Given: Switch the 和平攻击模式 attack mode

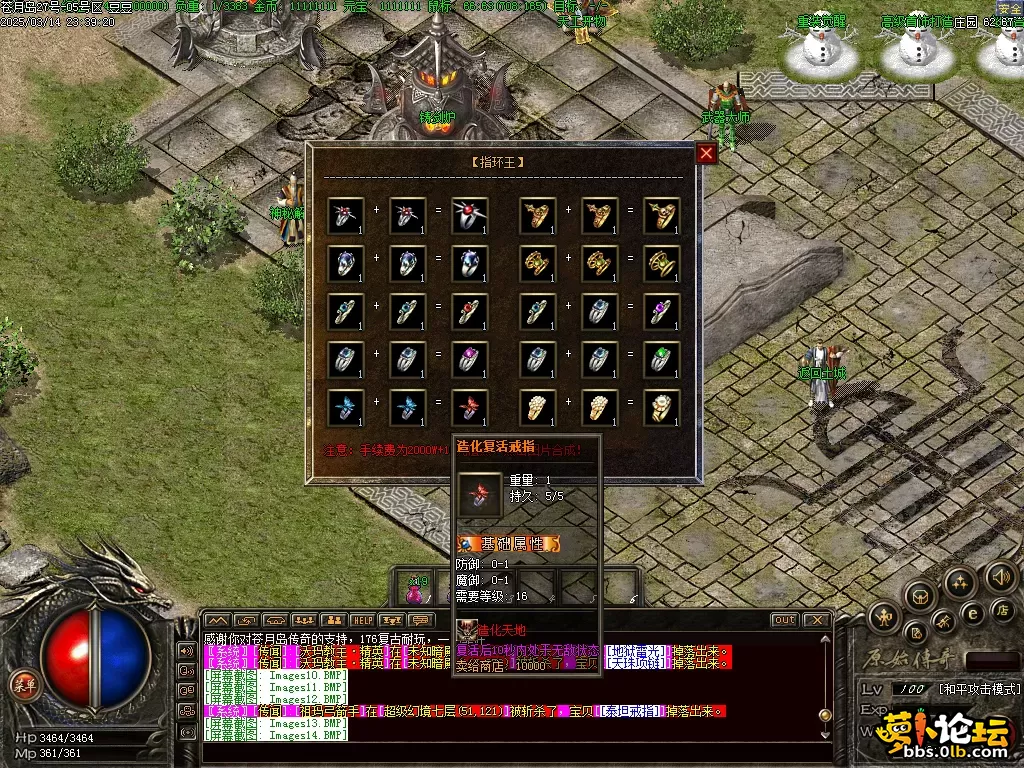Looking at the screenshot, I should click(979, 690).
